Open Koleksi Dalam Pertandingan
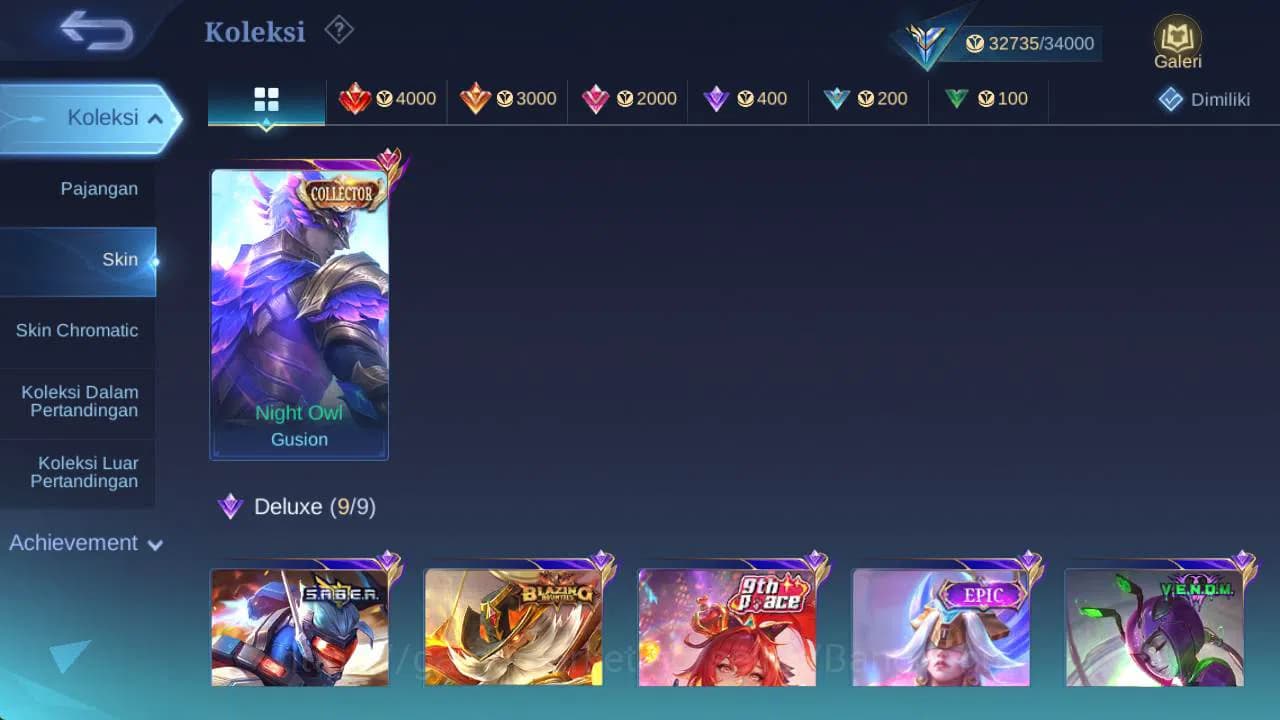The image size is (1280, 720). 78,401
